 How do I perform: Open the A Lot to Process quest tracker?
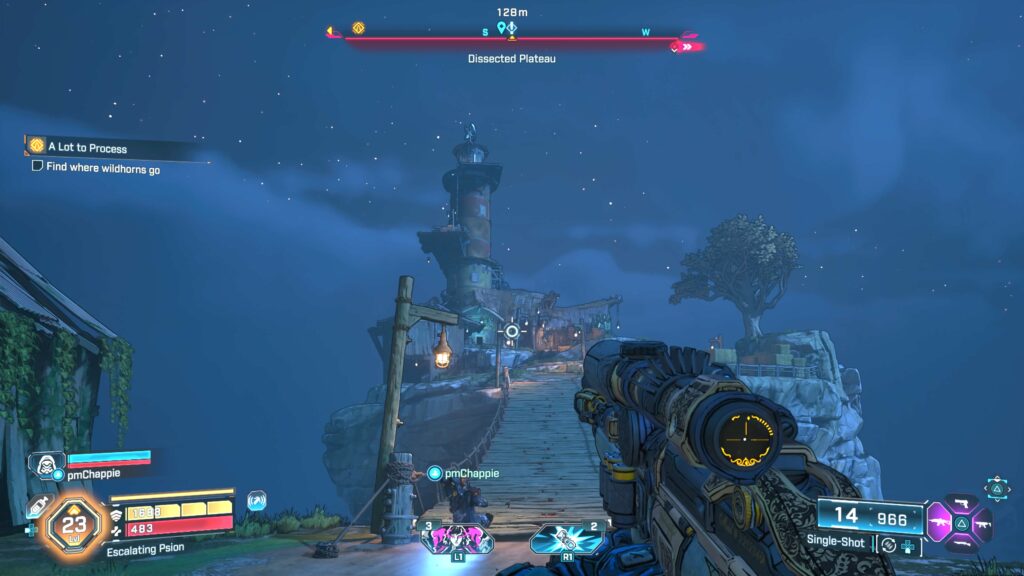pyautogui.click(x=86, y=148)
